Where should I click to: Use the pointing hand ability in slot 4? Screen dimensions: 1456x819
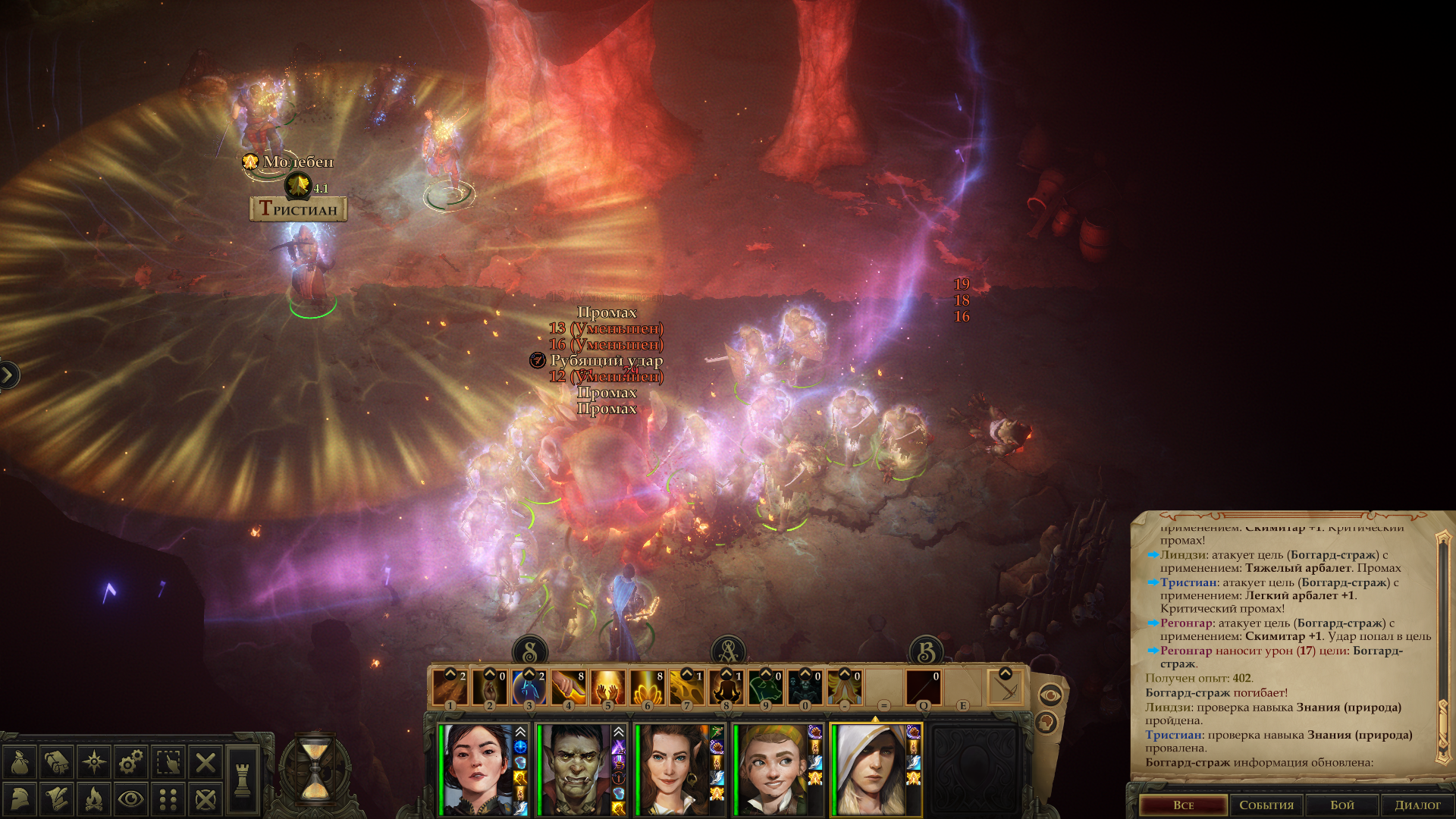(x=568, y=688)
